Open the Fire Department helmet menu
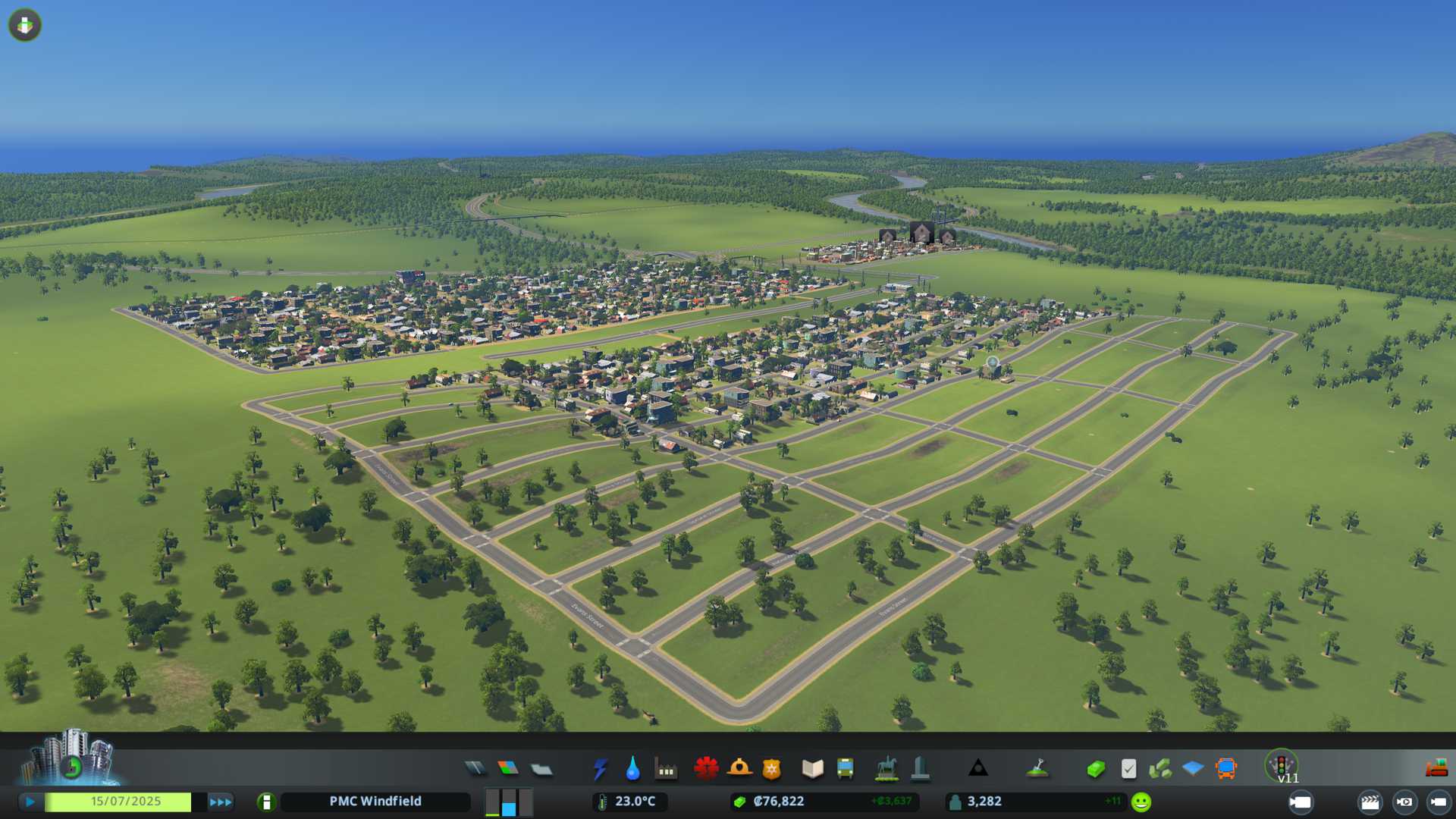 pyautogui.click(x=739, y=769)
